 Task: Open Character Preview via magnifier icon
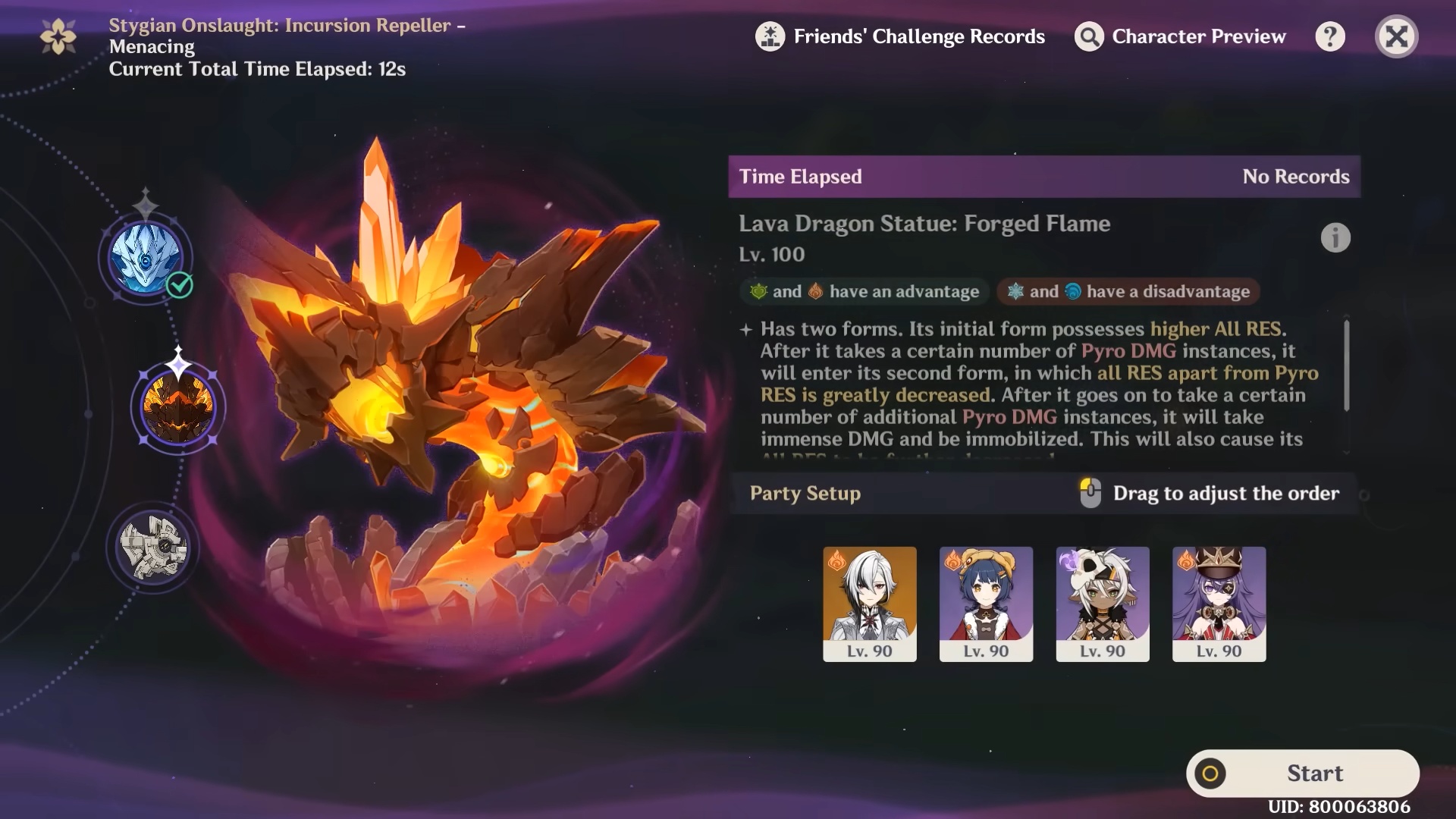(x=1087, y=36)
